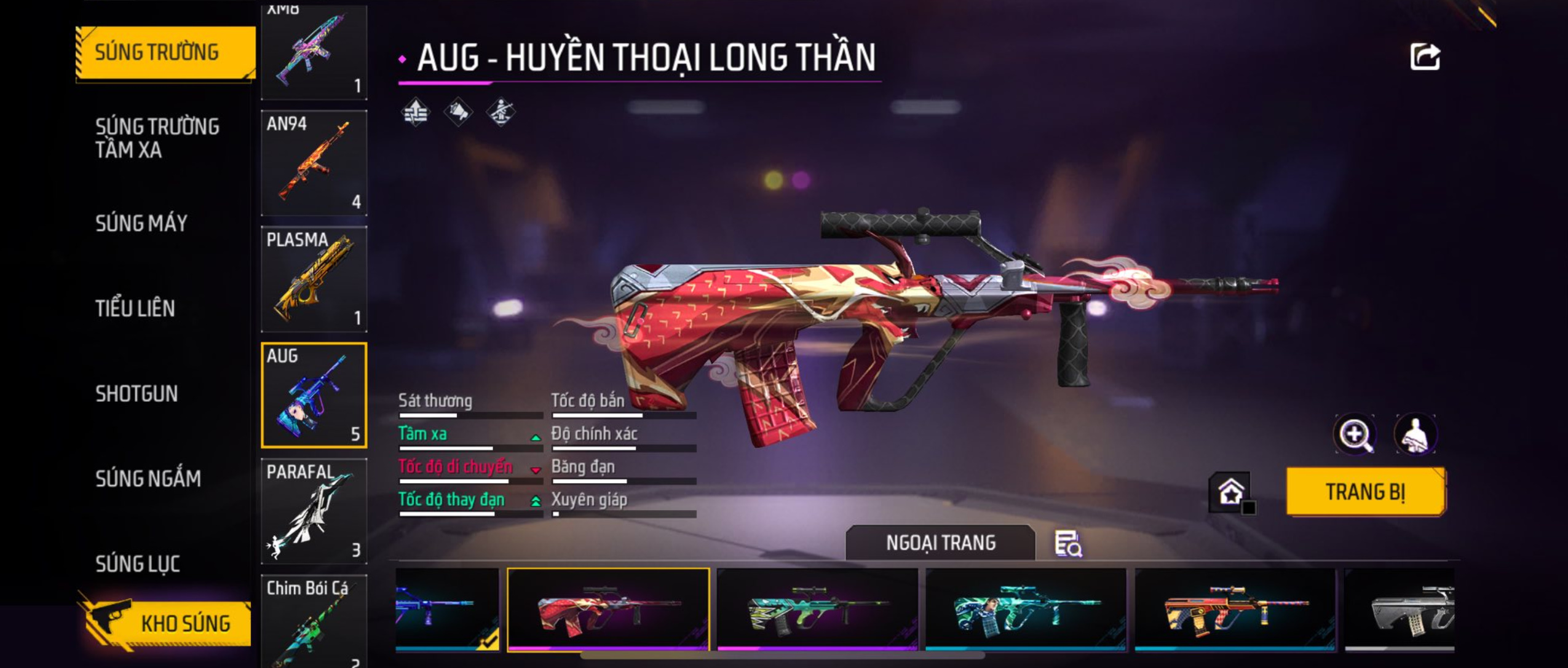The height and width of the screenshot is (668, 1568).
Task: Choose the Tiểu Liên weapon category
Action: (135, 308)
